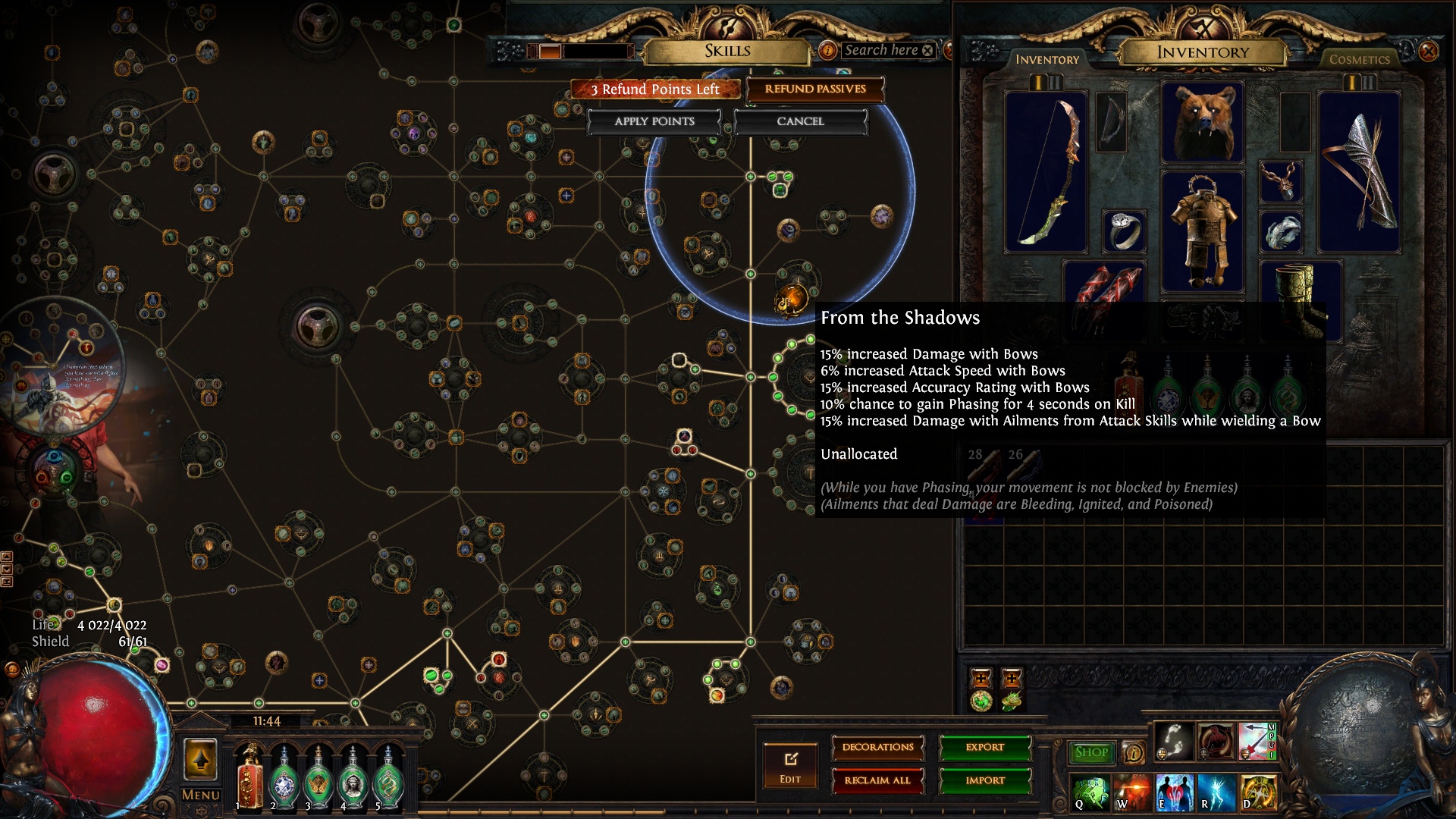This screenshot has height=819, width=1456.
Task: Click the info icon beside the Shop button
Action: point(1132,752)
